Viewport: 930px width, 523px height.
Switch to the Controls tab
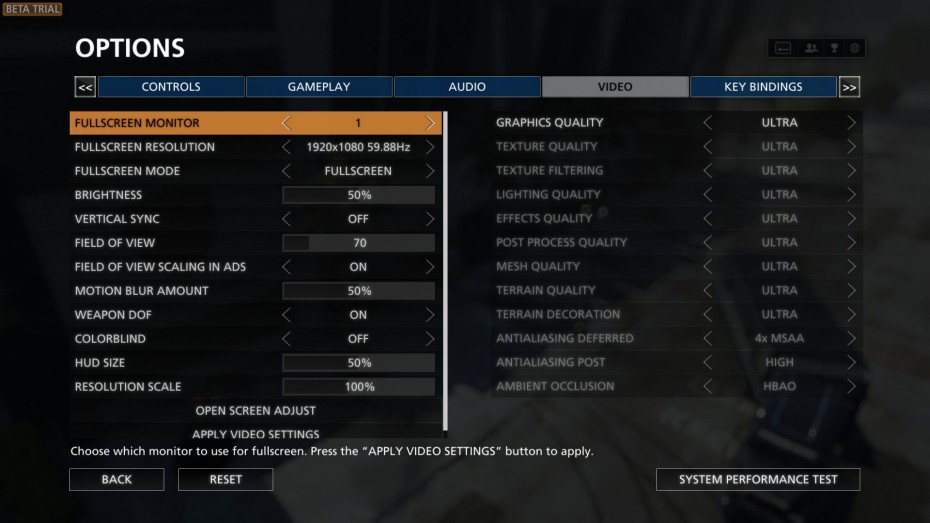click(x=171, y=87)
